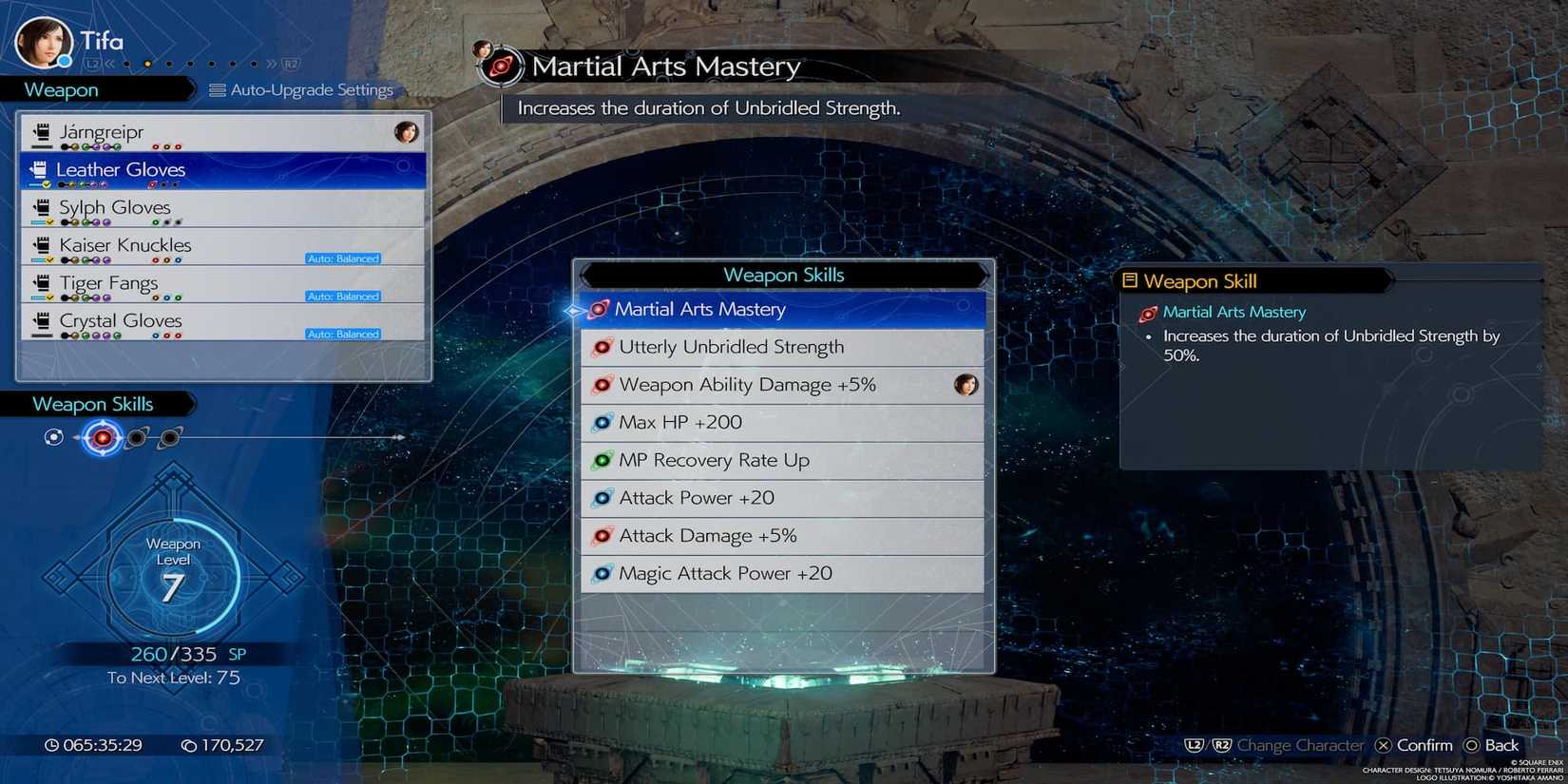Toggle Auto: Balanced on Kaiser Knuckles
Screen dimensions: 1568x784
(344, 258)
